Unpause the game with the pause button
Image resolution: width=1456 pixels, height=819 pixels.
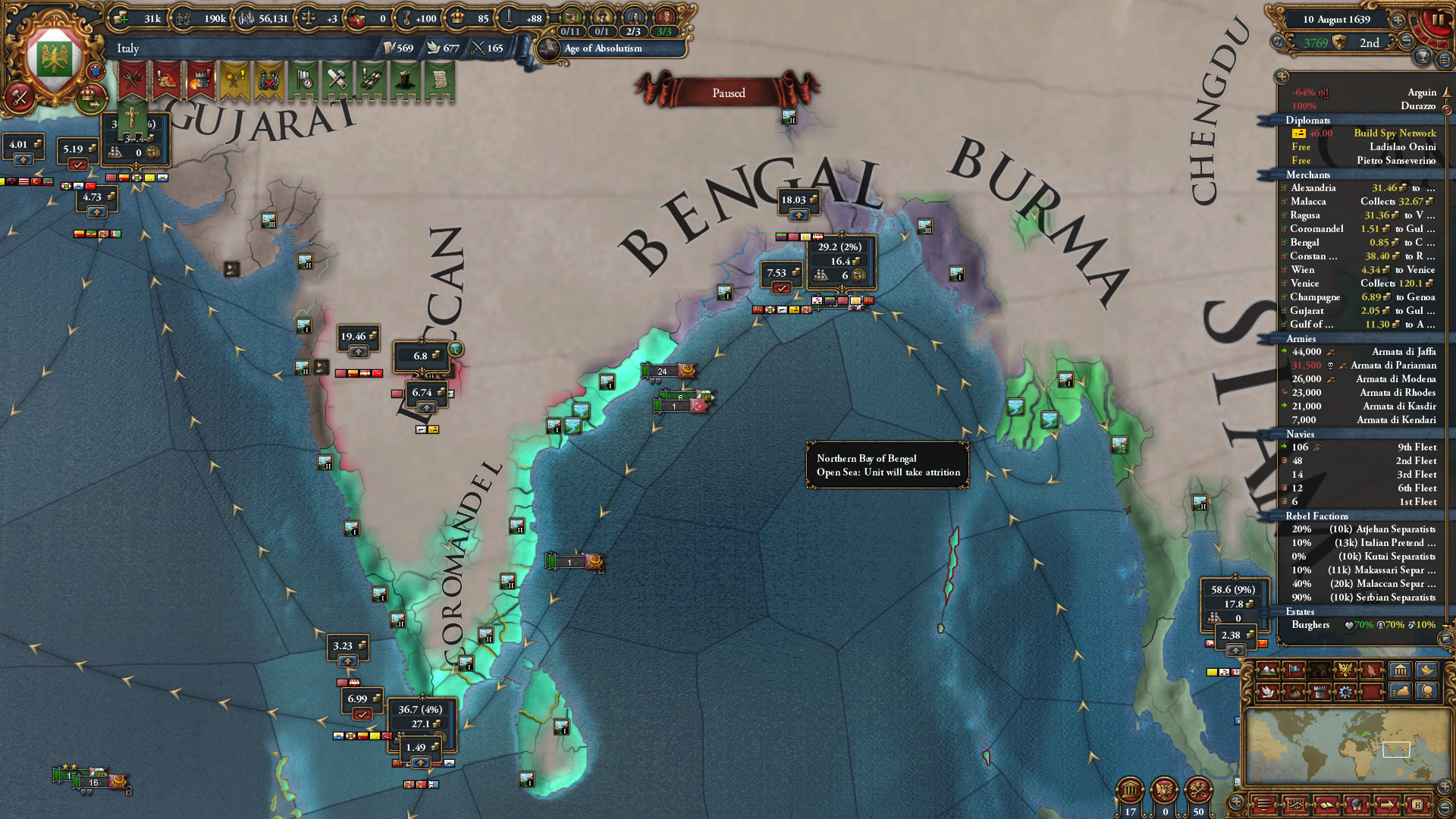1440,20
